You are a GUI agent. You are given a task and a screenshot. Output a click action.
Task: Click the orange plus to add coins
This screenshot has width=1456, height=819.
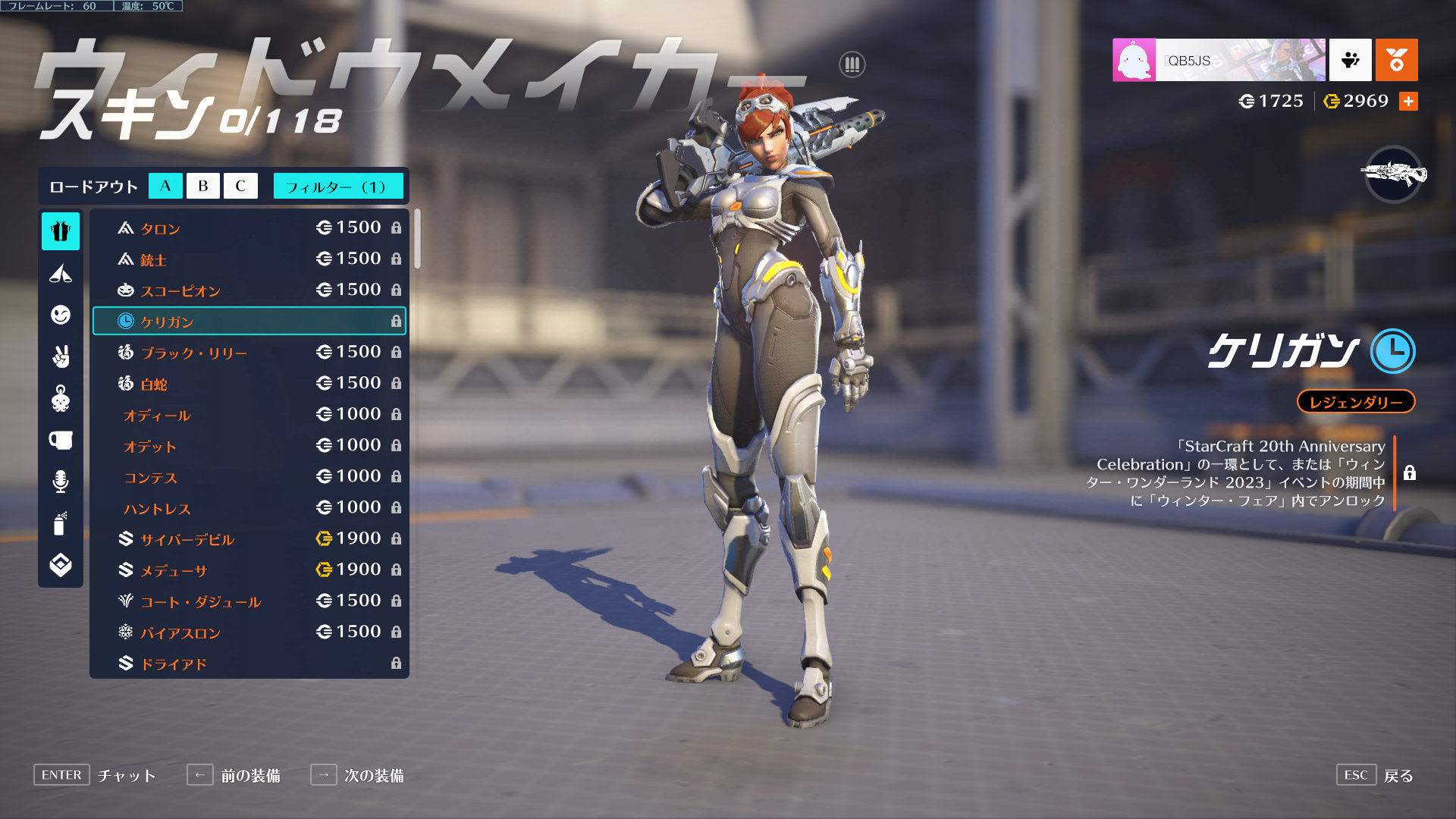1408,101
